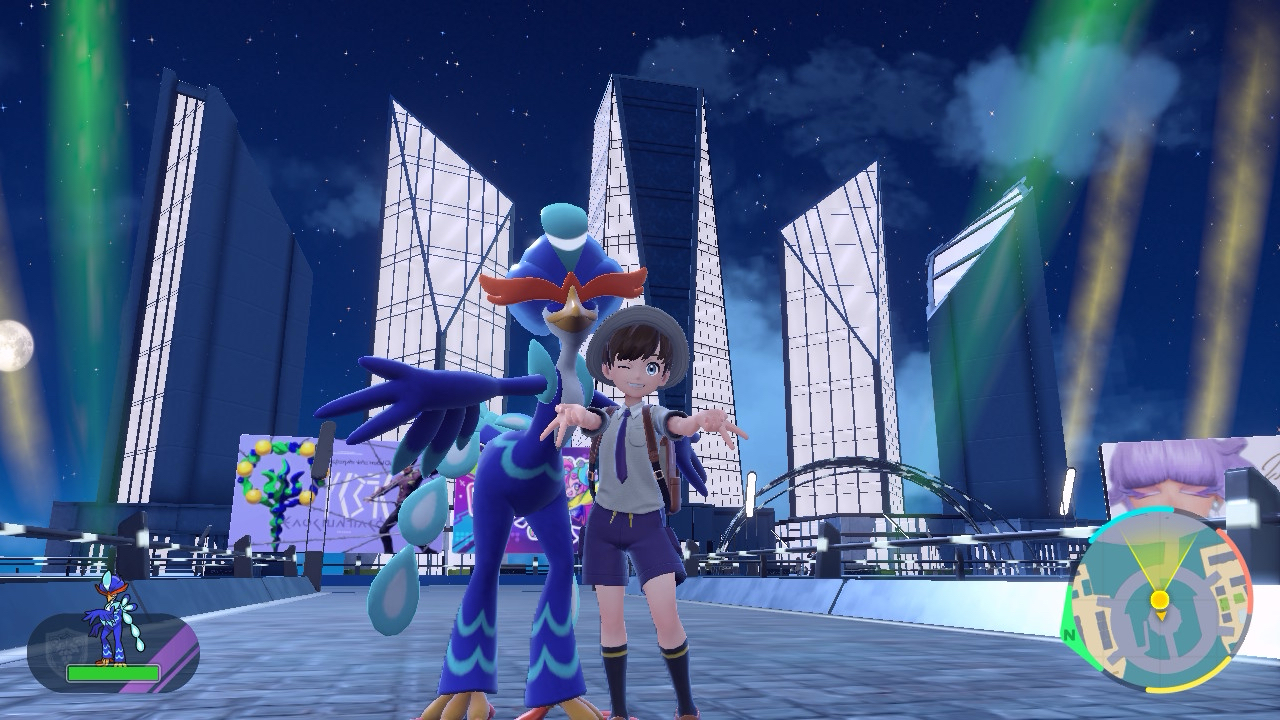1280x720 pixels.
Task: Click the north indicator on the minimap
Action: pos(1070,633)
